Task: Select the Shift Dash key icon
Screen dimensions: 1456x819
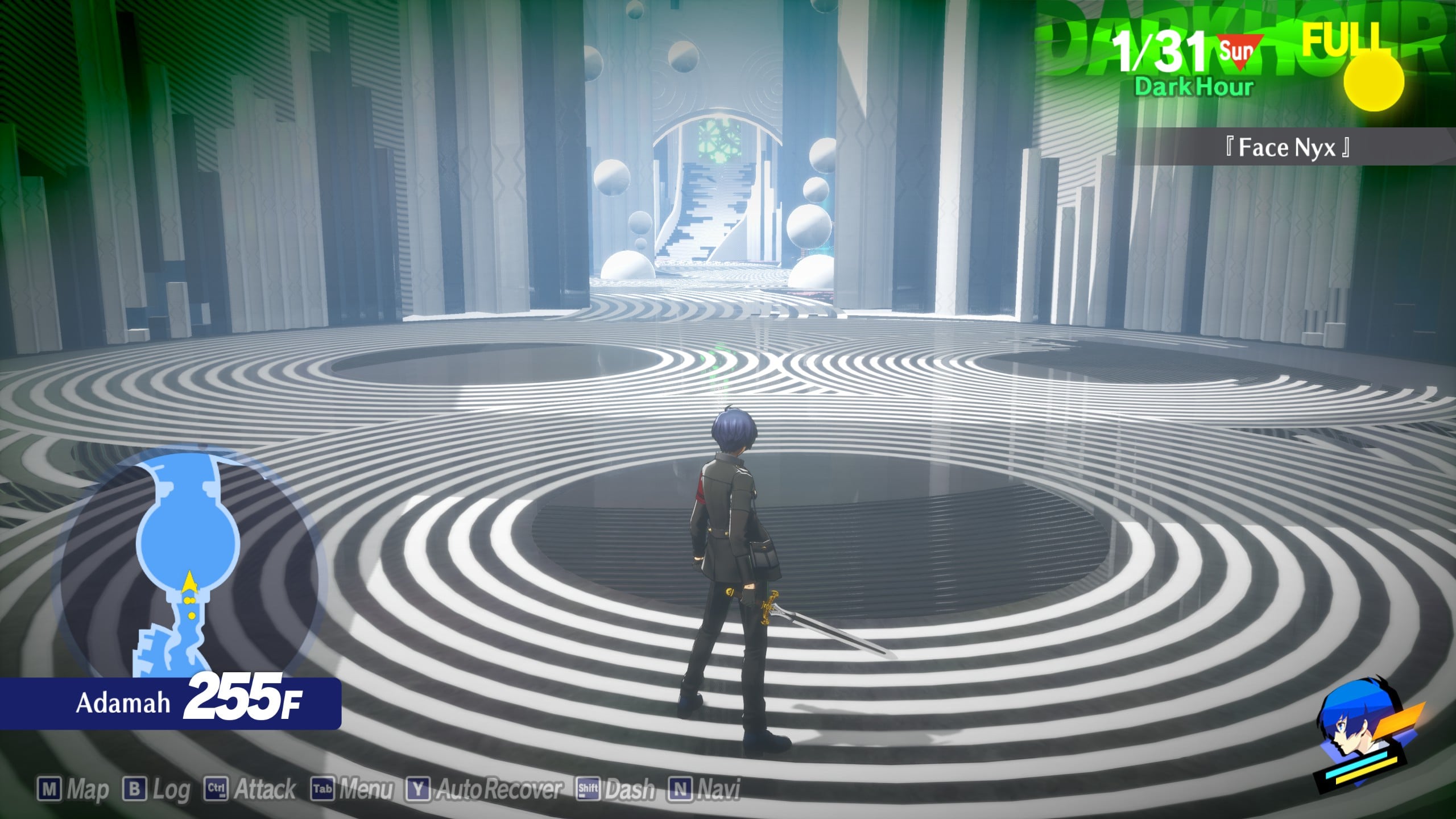Action: [588, 788]
